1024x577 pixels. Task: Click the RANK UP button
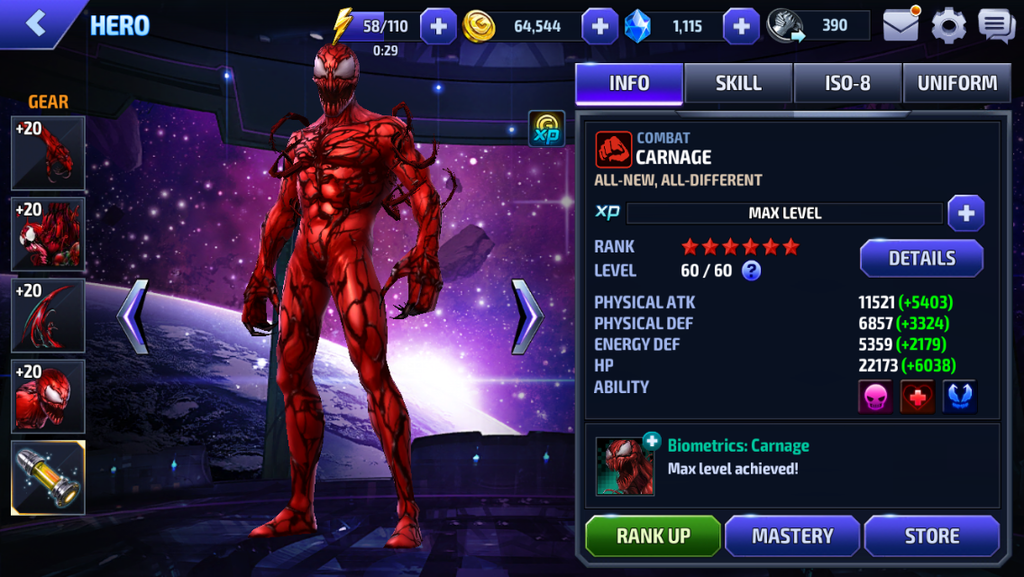[653, 536]
